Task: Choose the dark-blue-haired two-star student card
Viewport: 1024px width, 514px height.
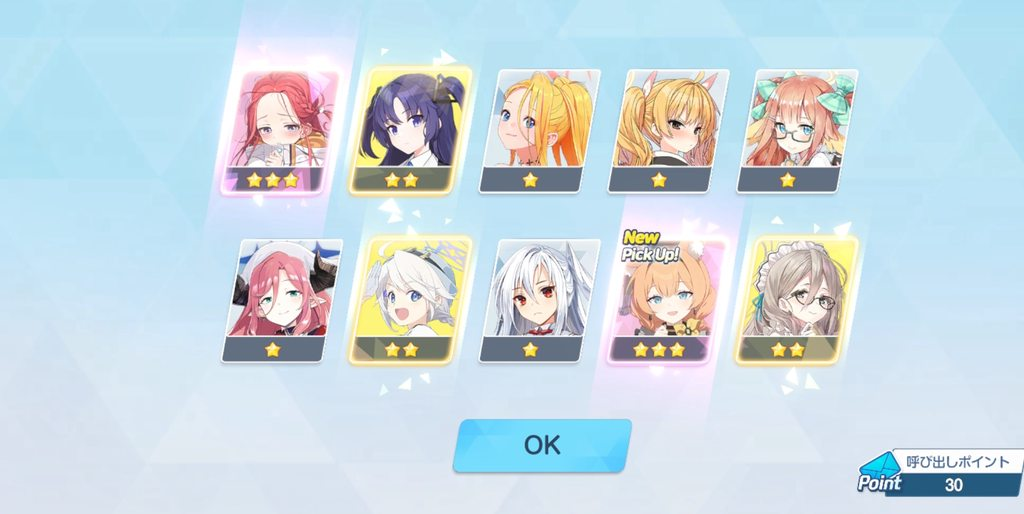Action: [x=410, y=131]
